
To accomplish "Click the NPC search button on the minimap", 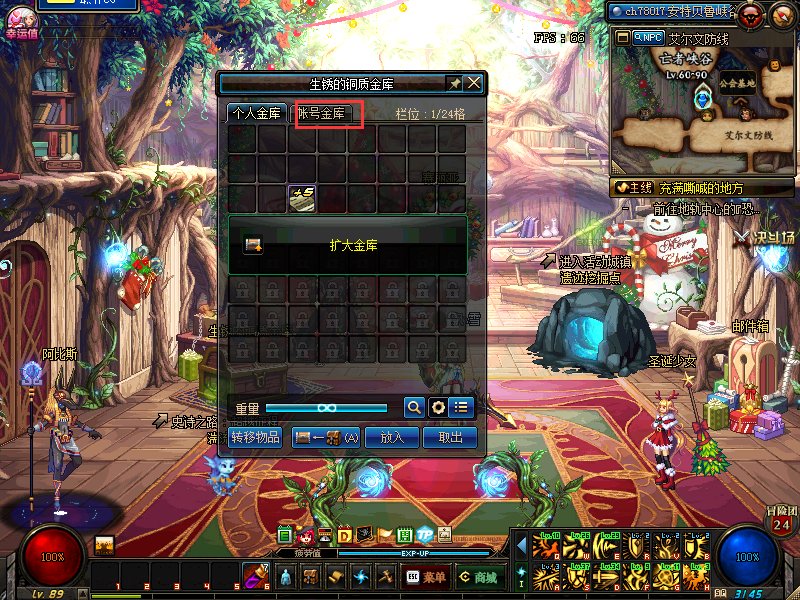I will [648, 37].
